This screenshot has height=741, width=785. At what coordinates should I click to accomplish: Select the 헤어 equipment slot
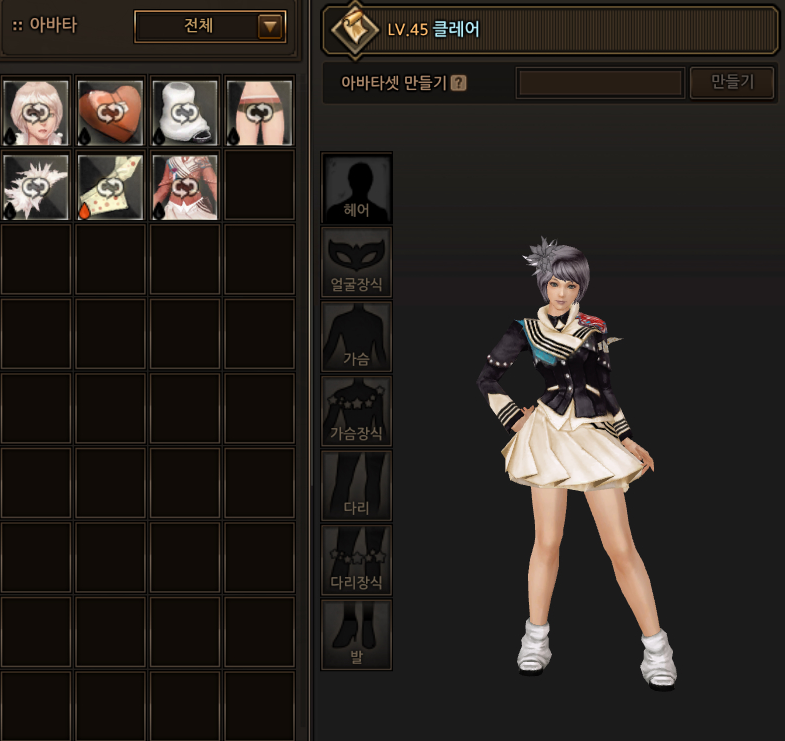tap(356, 188)
